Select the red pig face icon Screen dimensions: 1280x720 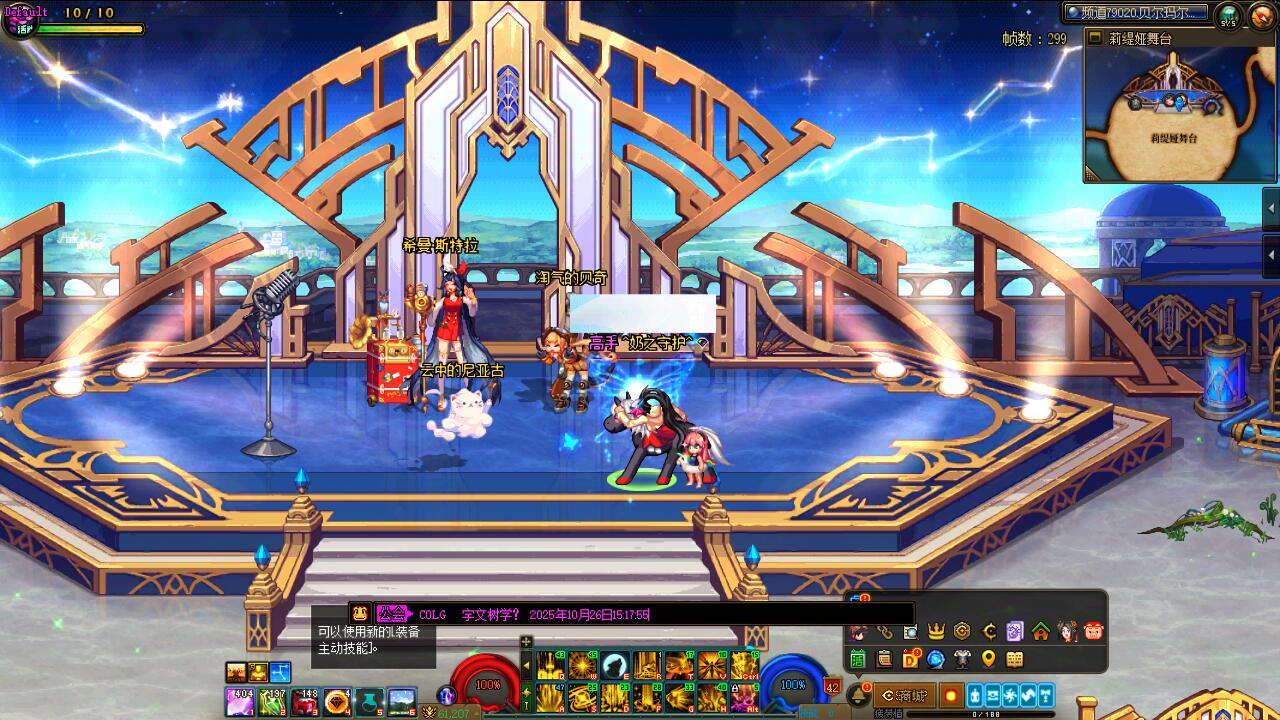point(1093,631)
